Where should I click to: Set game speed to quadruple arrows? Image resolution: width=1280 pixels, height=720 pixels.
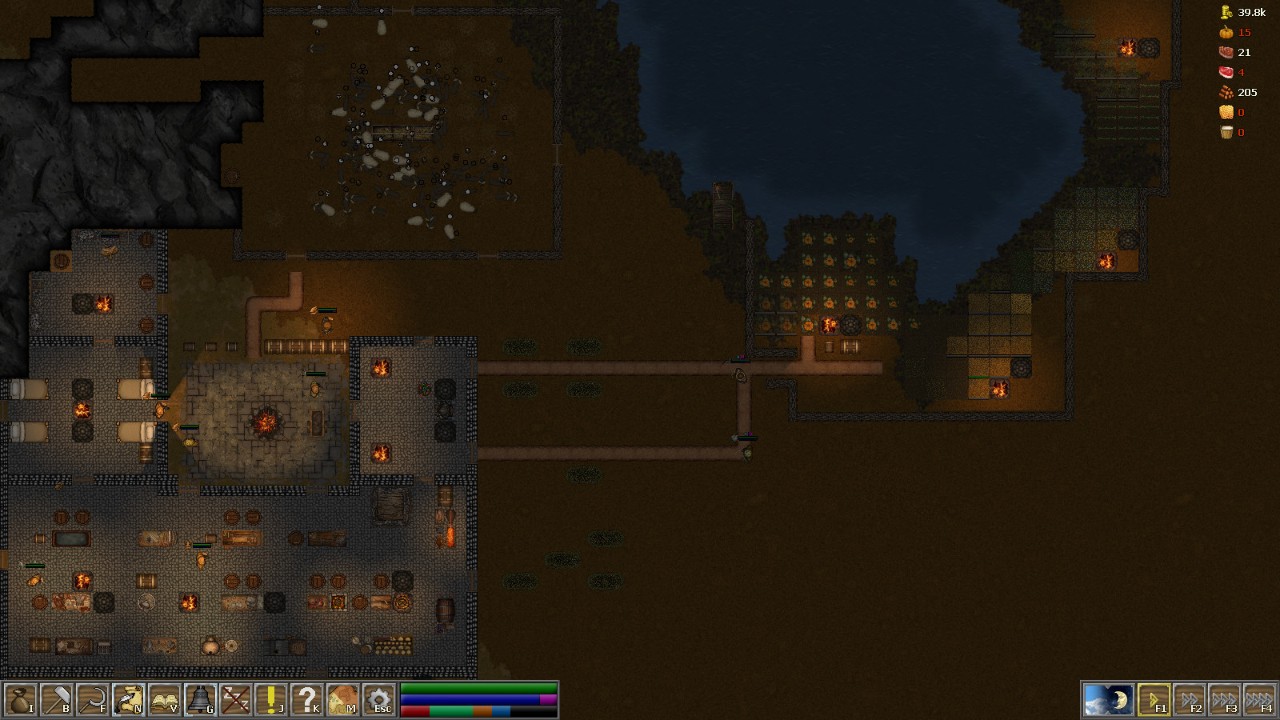pyautogui.click(x=1260, y=699)
